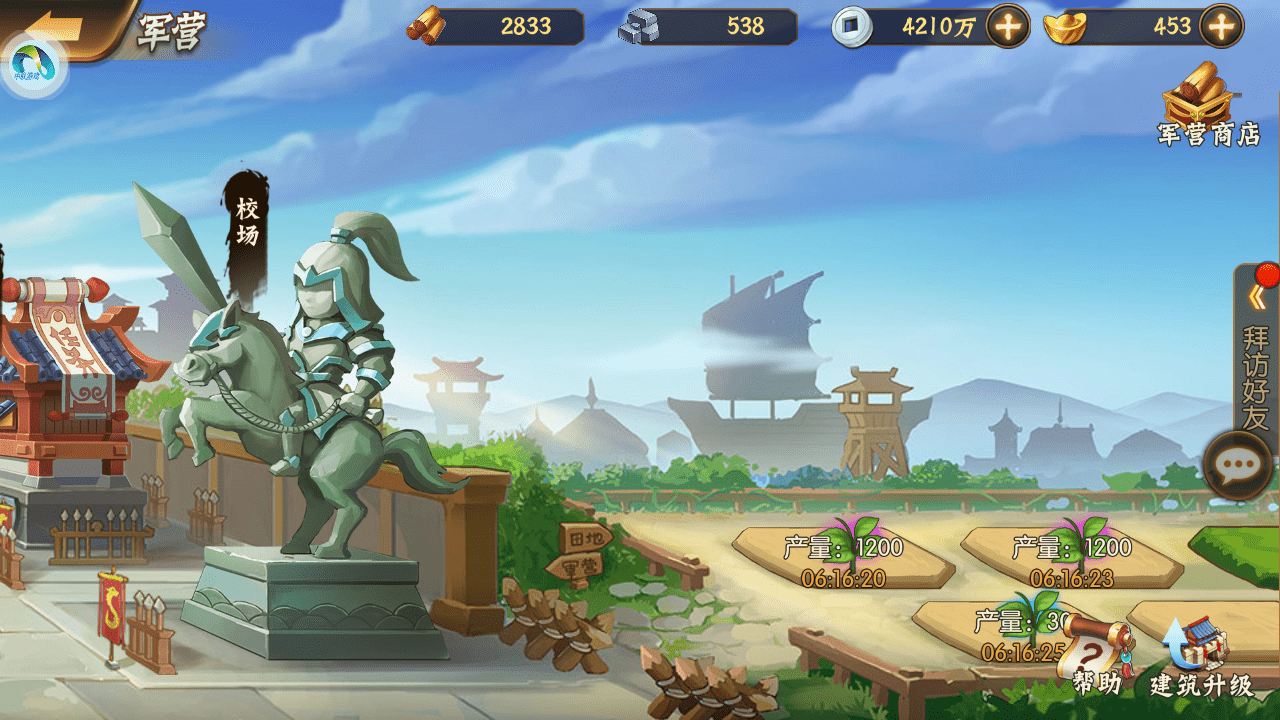Open the 军营商店 barracks shop
This screenshot has width=1280, height=720.
[x=1208, y=107]
